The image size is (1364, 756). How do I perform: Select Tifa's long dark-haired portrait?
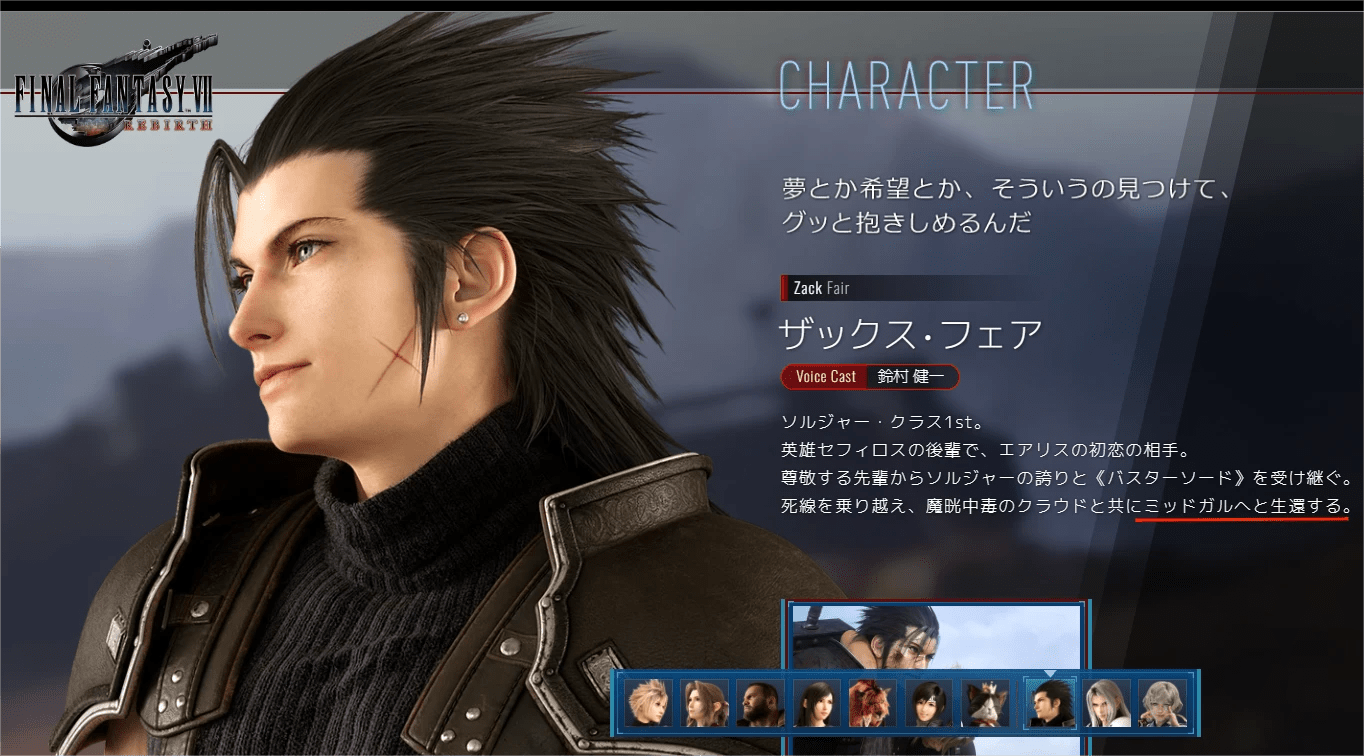click(x=817, y=703)
